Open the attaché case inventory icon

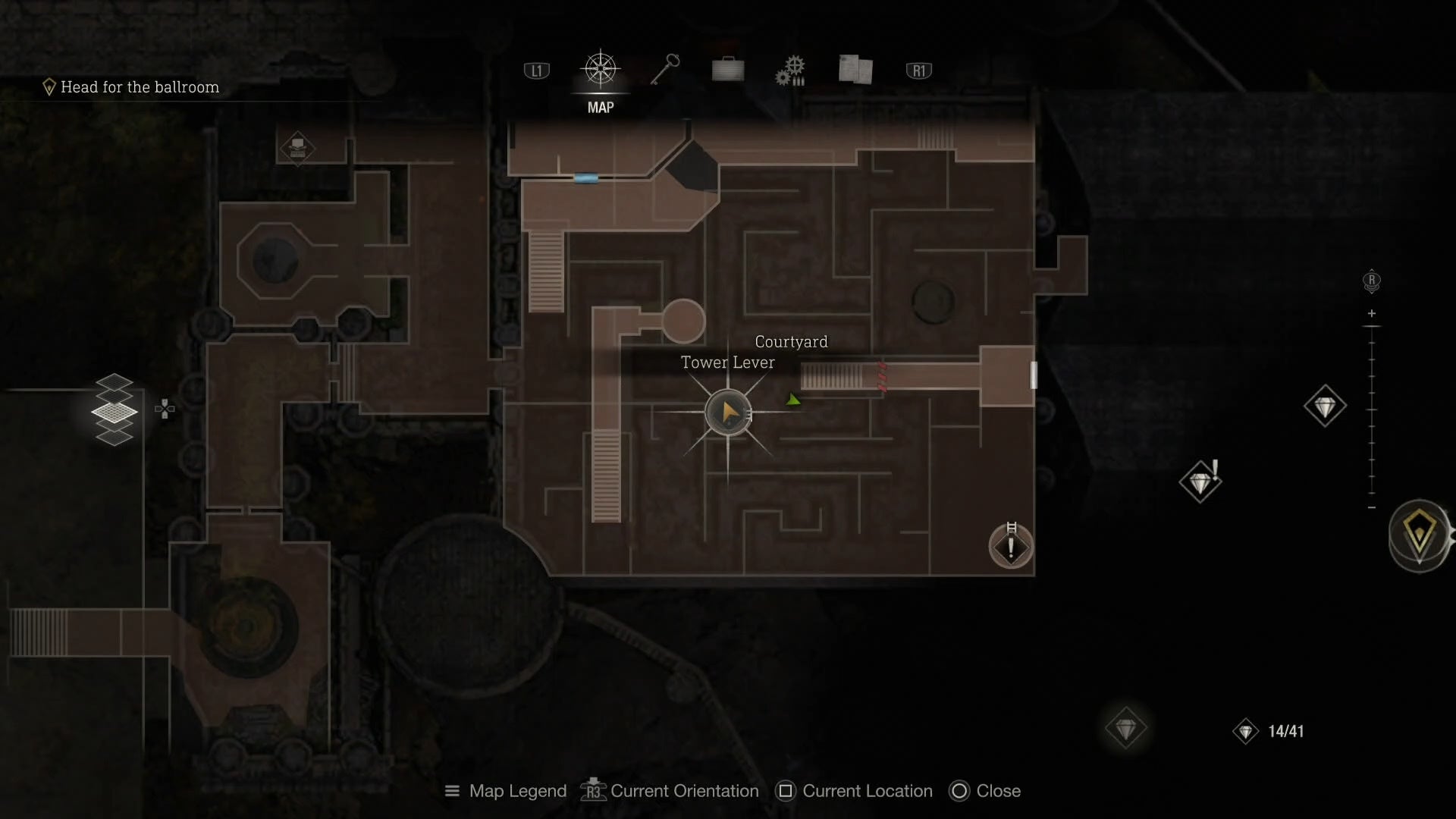pyautogui.click(x=728, y=69)
